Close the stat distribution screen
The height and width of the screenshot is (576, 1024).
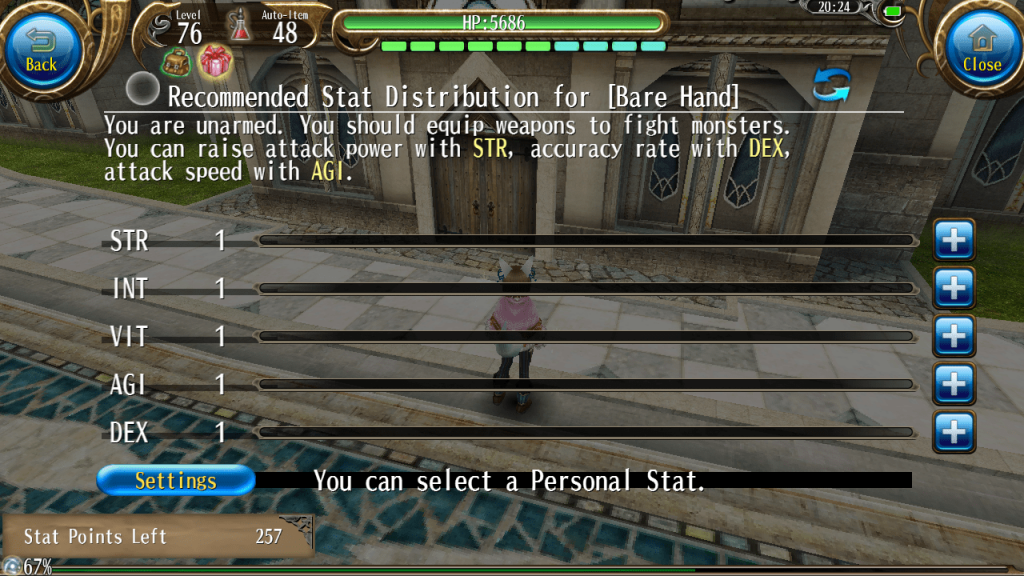point(980,52)
